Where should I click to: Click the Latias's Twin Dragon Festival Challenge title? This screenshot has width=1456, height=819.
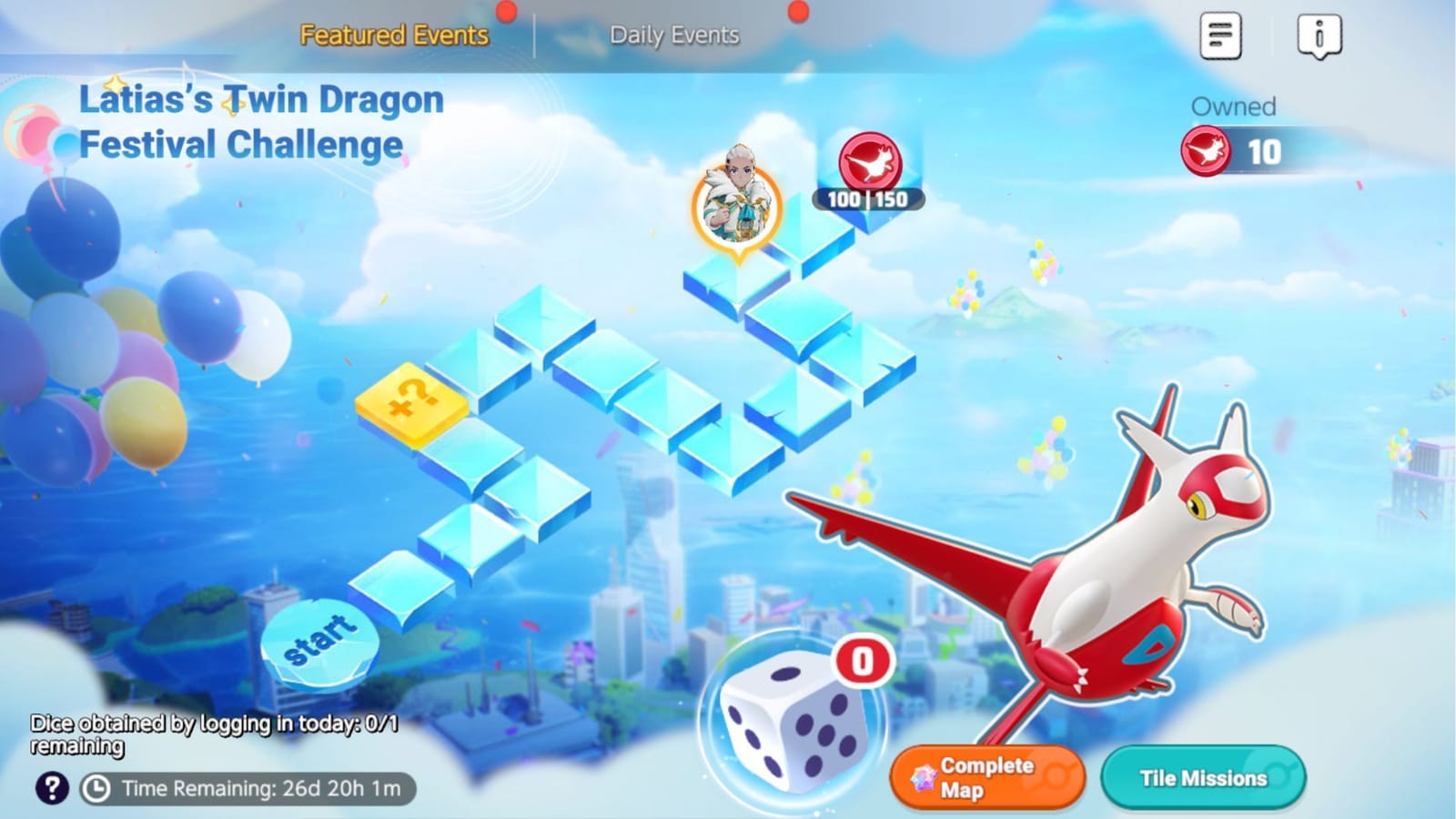262,120
